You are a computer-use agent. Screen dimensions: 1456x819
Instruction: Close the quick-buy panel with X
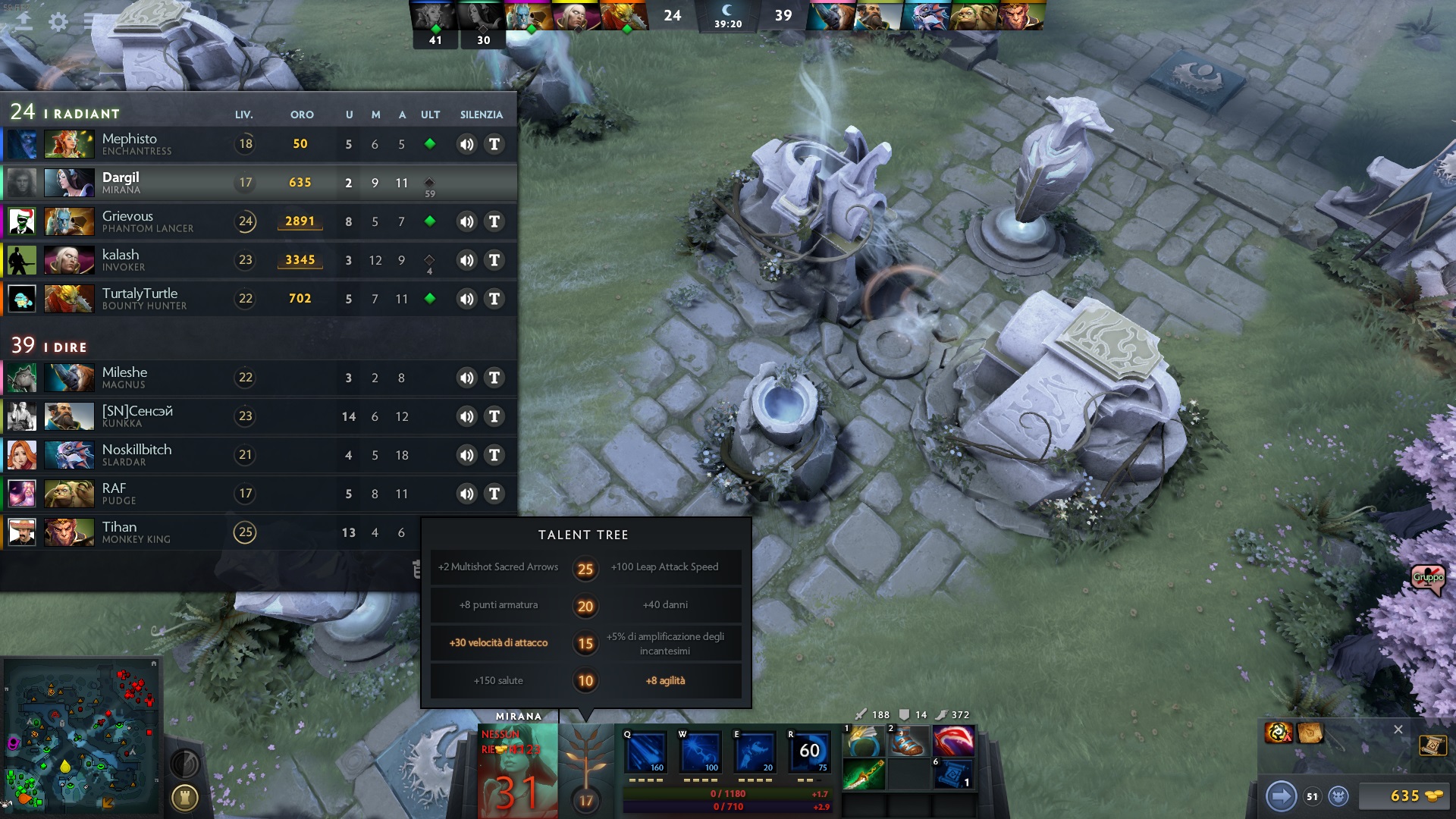[x=1398, y=730]
